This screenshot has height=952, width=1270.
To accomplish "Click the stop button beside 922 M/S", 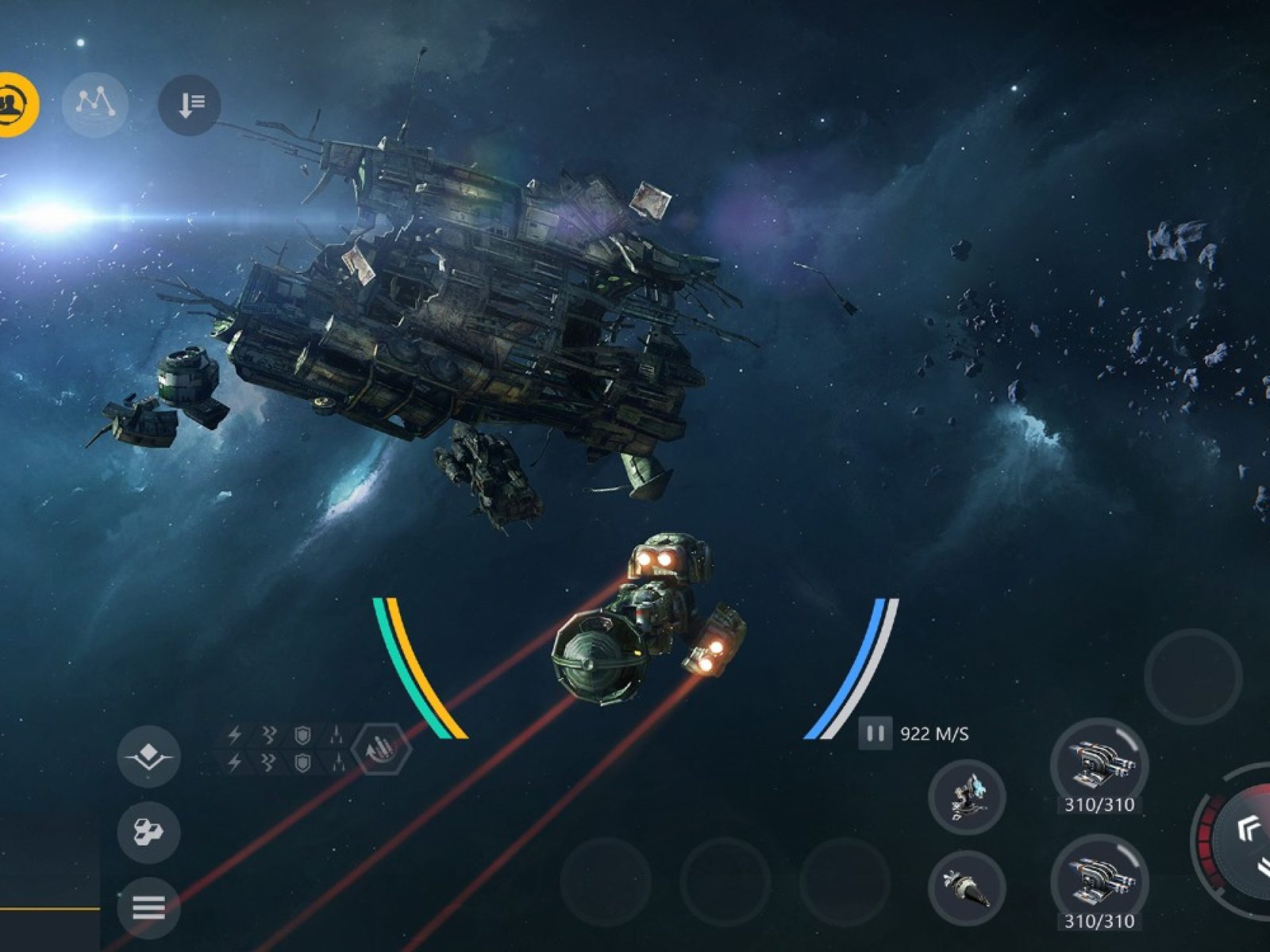I will coord(875,734).
